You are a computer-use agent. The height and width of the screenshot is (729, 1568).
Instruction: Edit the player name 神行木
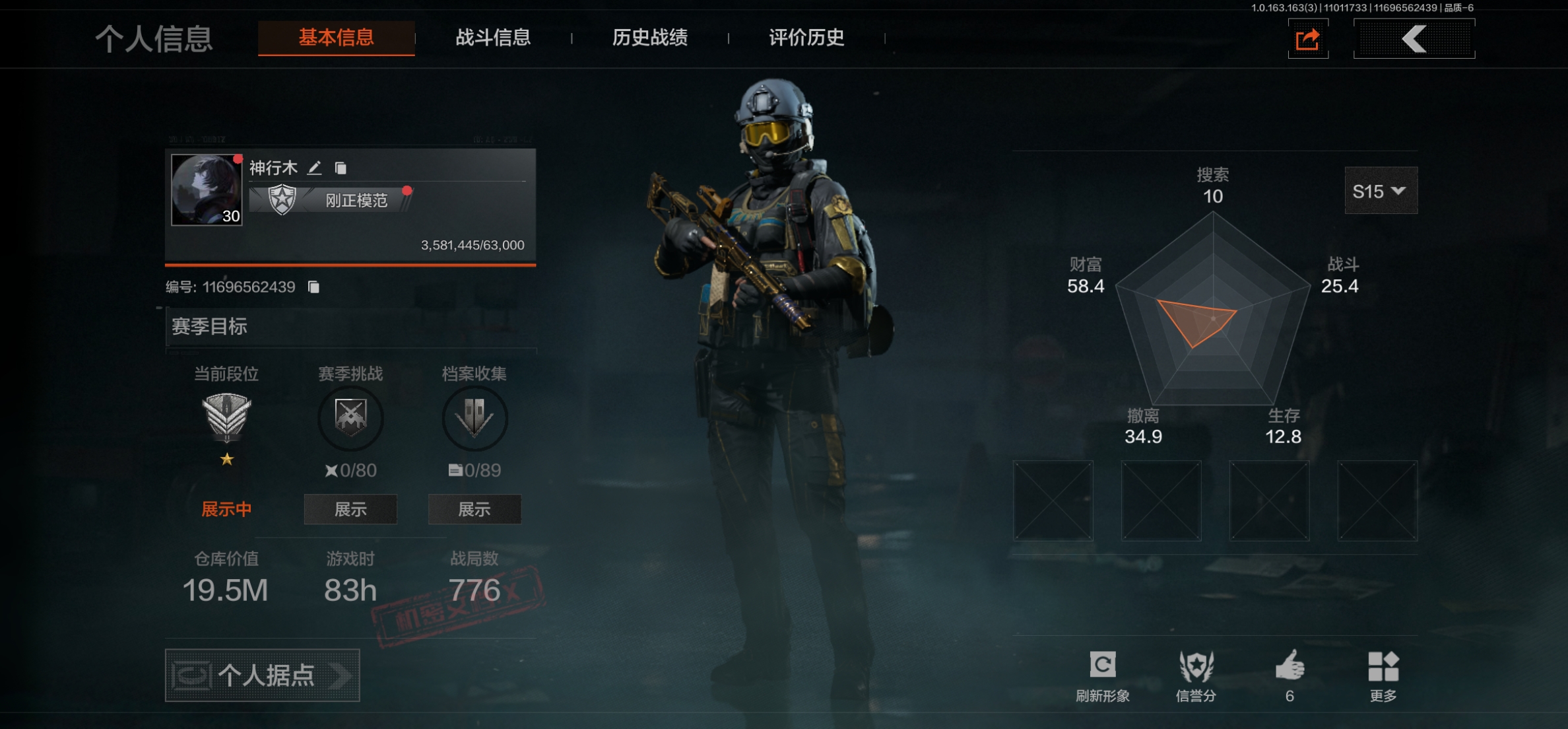[315, 168]
